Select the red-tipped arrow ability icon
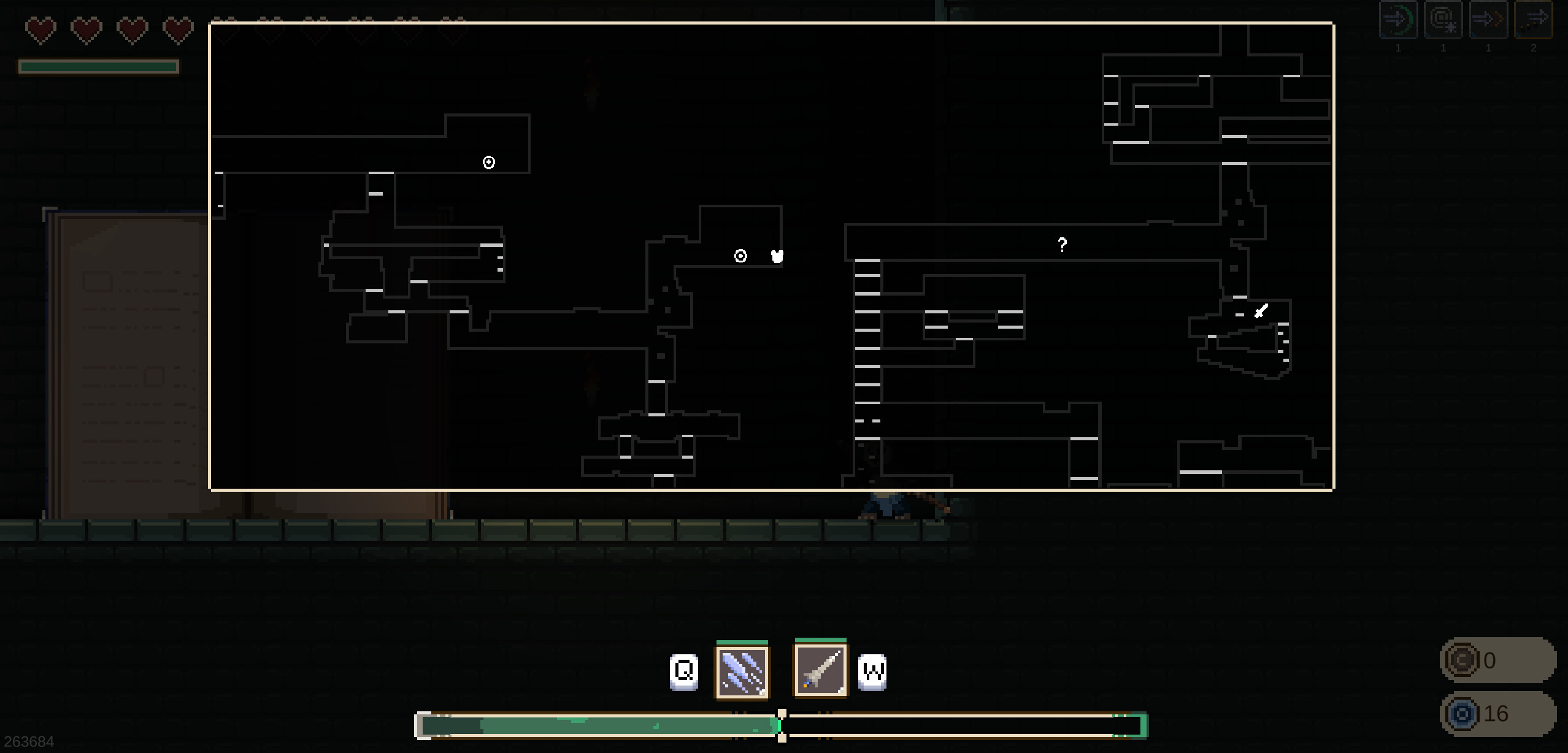 pyautogui.click(x=1488, y=18)
